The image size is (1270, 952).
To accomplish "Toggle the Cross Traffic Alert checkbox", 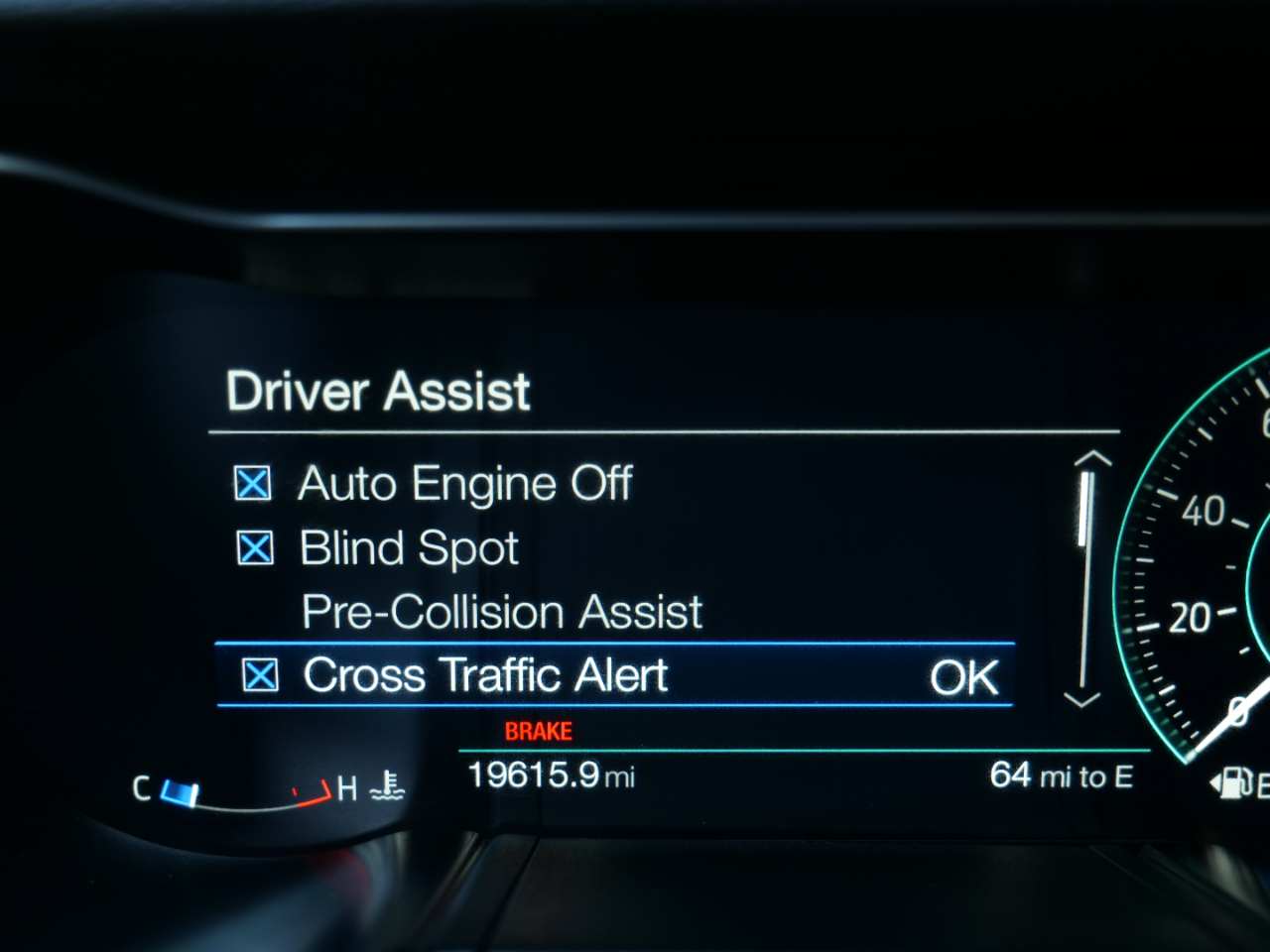I will tap(260, 675).
